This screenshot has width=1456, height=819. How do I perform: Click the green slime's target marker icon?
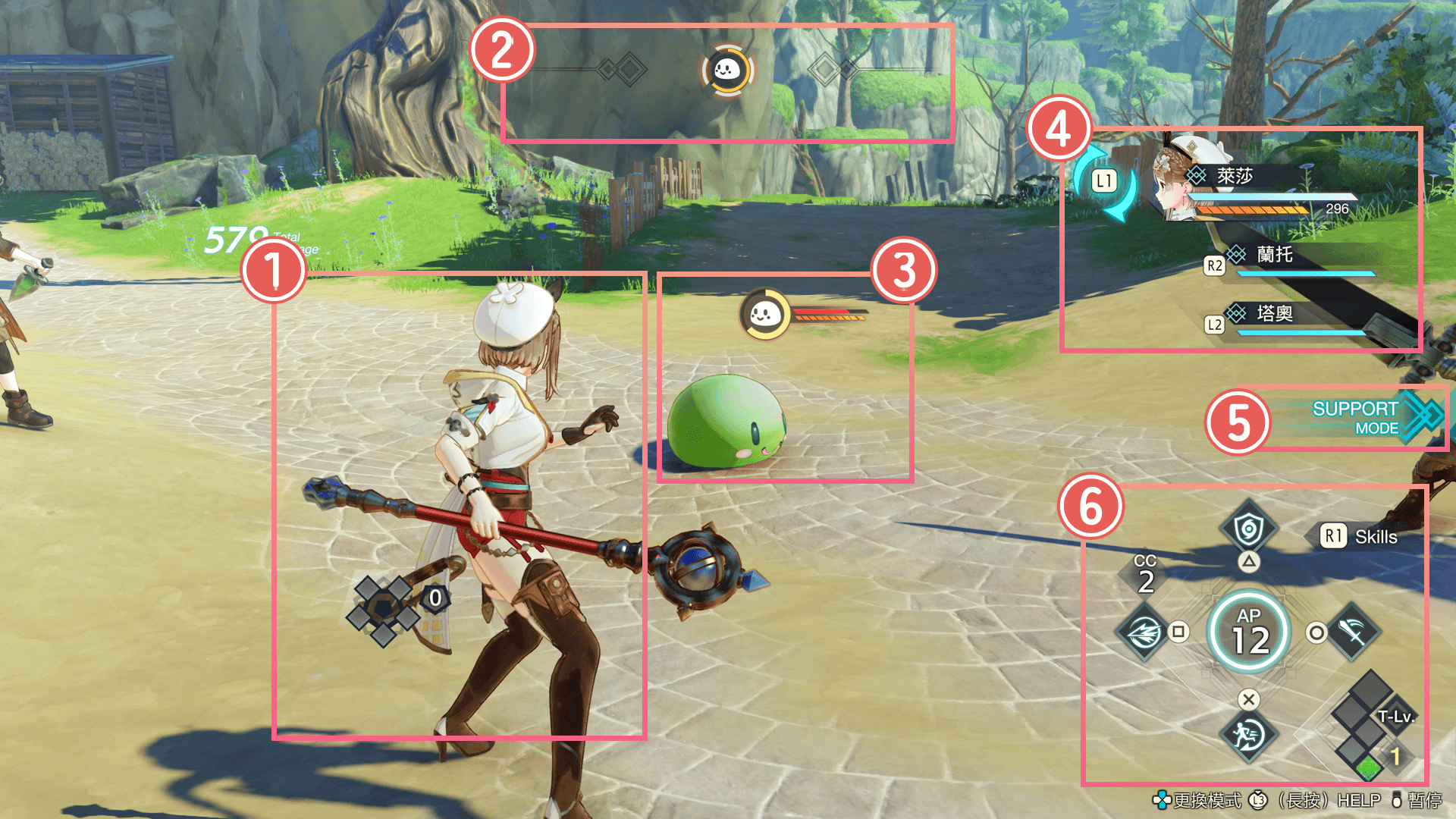click(x=764, y=313)
